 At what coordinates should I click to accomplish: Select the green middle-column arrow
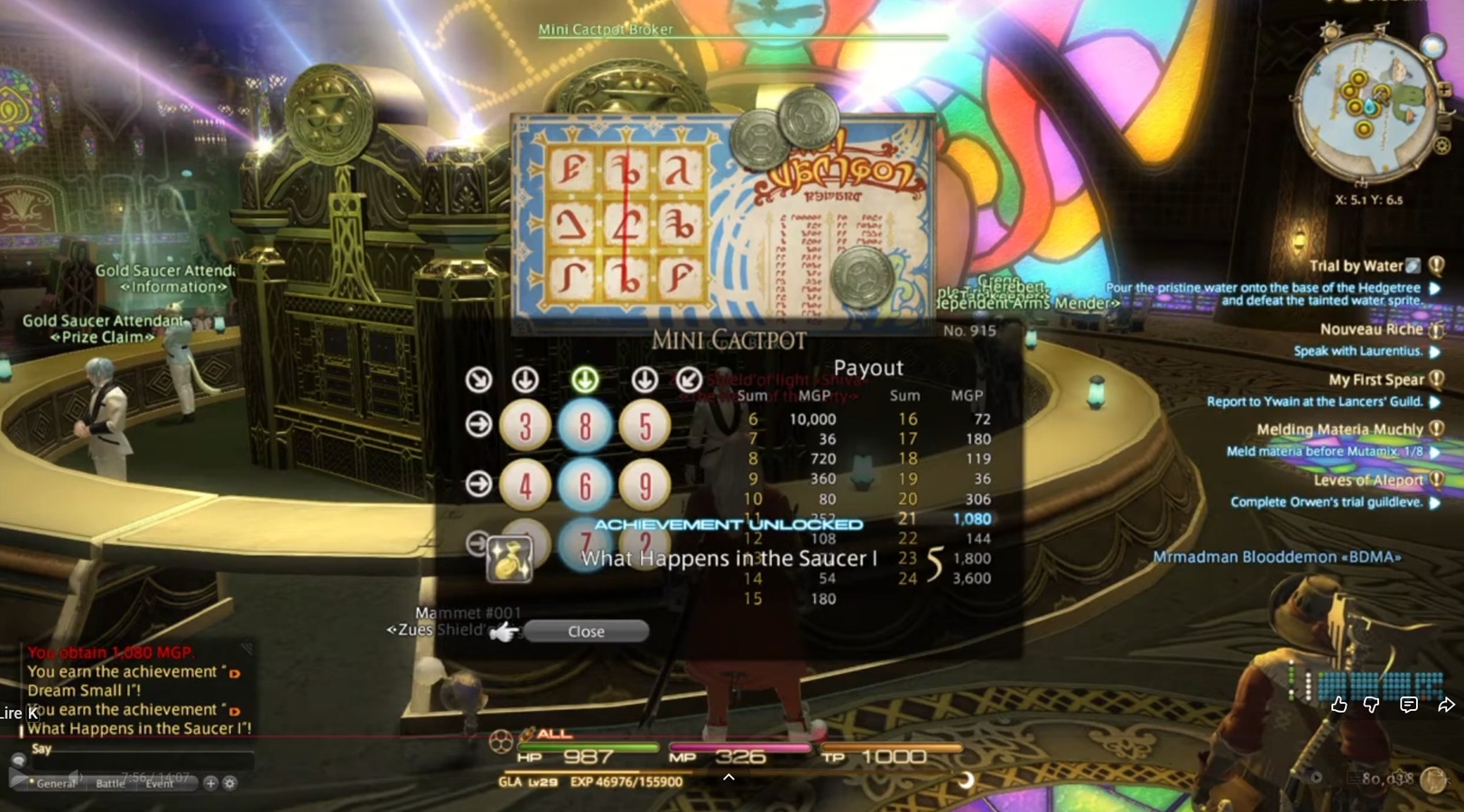585,380
